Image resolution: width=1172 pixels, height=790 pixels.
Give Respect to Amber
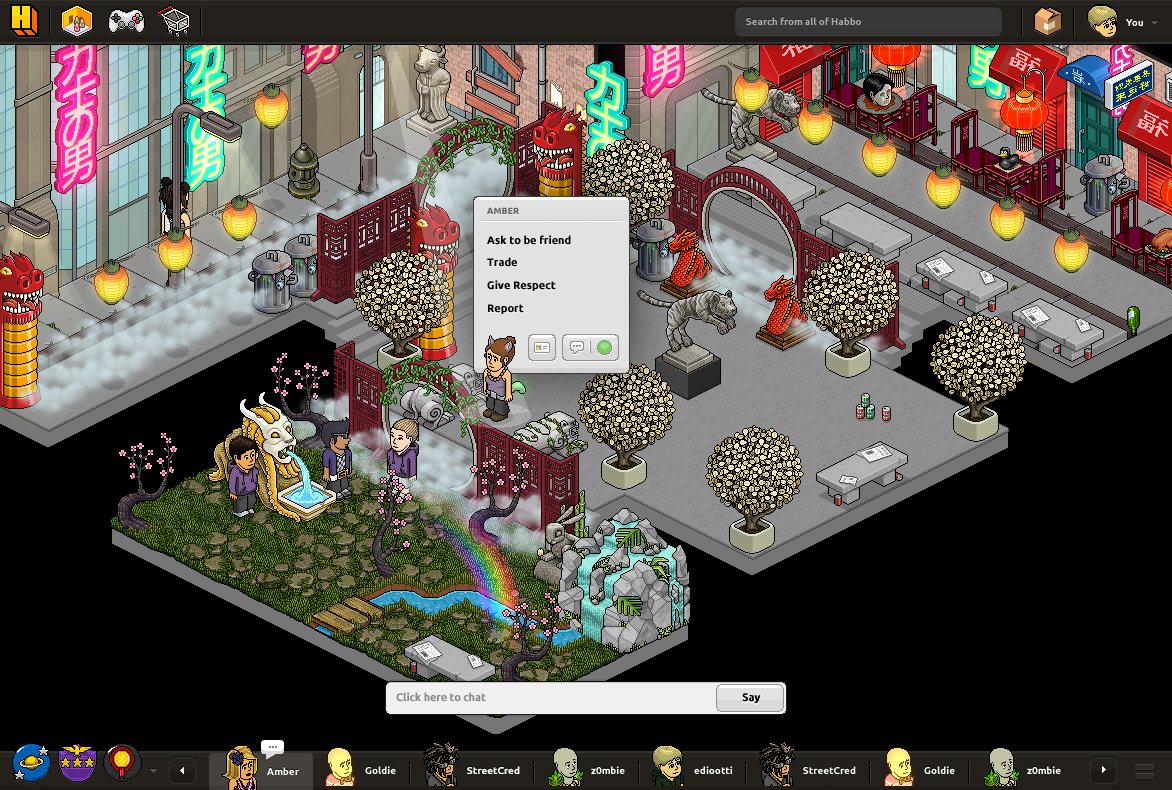521,285
